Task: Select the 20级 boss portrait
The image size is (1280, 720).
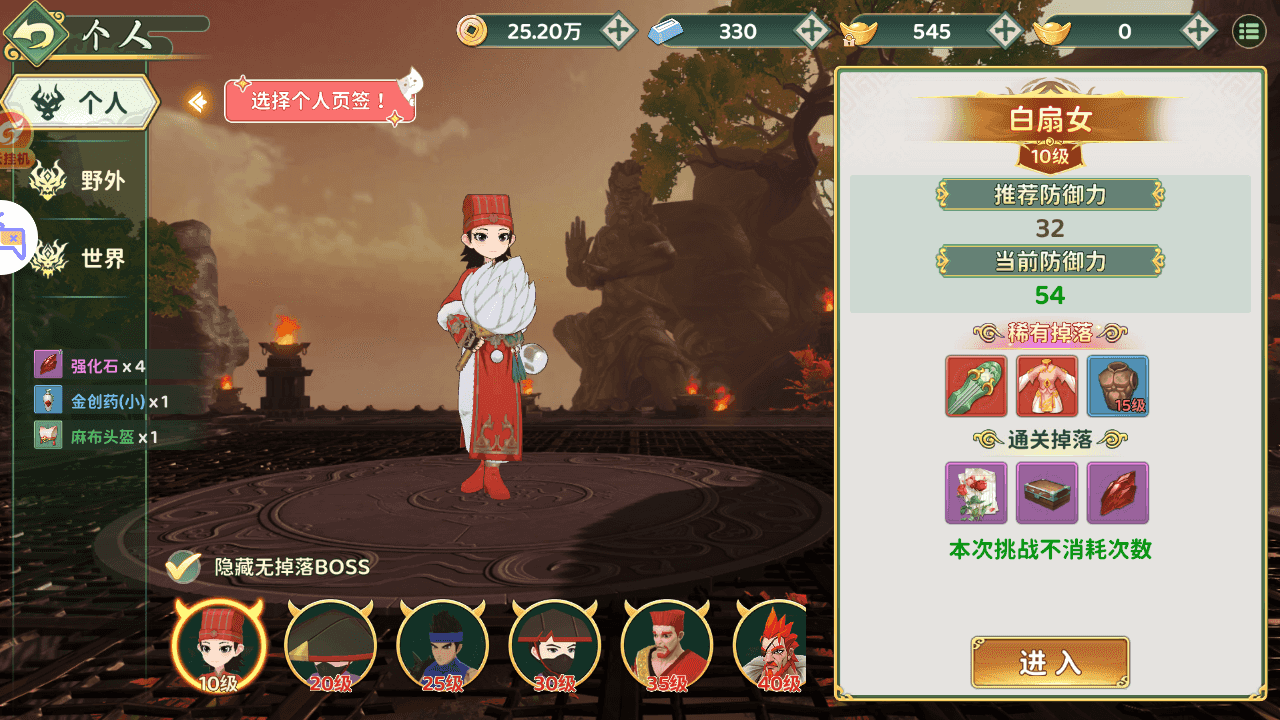Action: pyautogui.click(x=330, y=644)
